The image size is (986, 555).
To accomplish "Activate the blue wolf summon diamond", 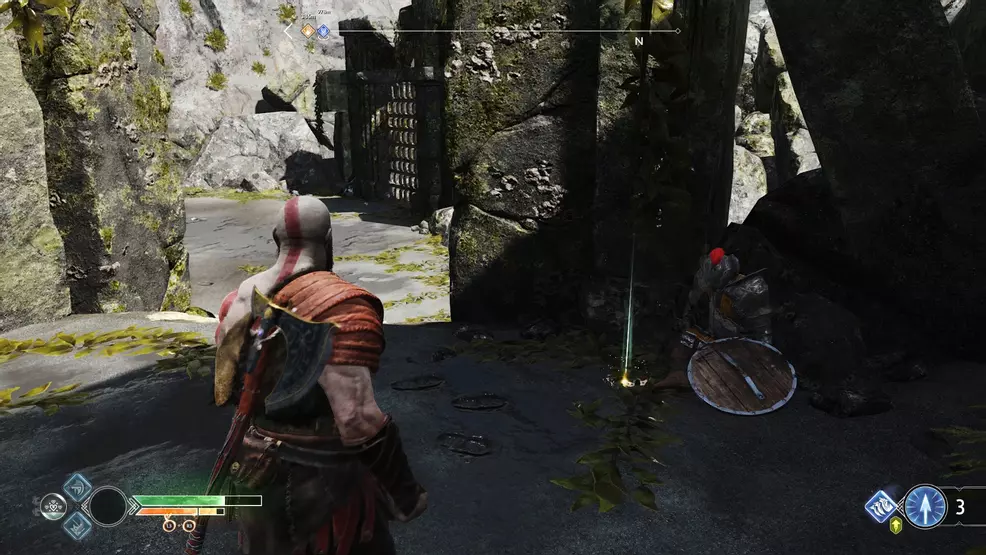I will coord(881,506).
